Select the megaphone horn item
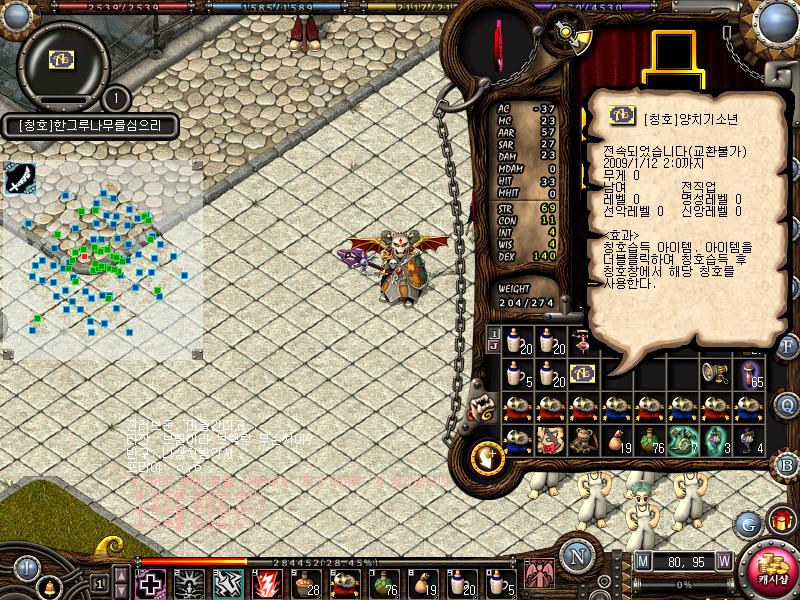Viewport: 800px width, 600px height. [712, 373]
